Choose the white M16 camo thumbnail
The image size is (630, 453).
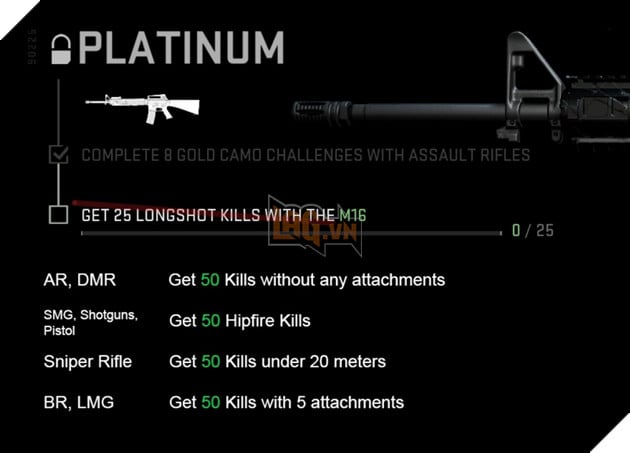click(142, 106)
